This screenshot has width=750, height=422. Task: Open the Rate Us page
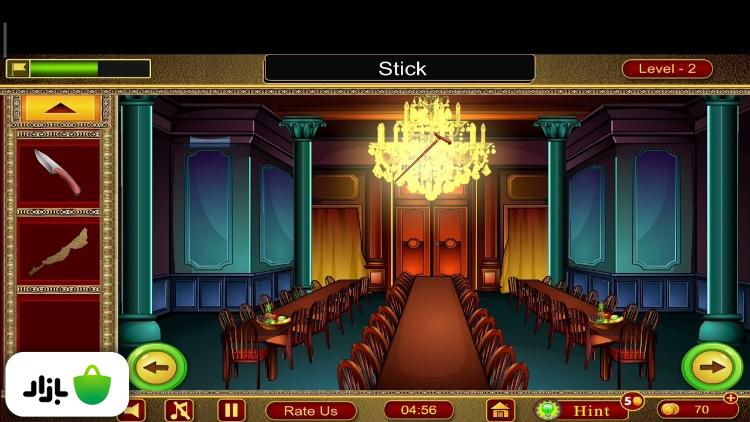point(311,410)
